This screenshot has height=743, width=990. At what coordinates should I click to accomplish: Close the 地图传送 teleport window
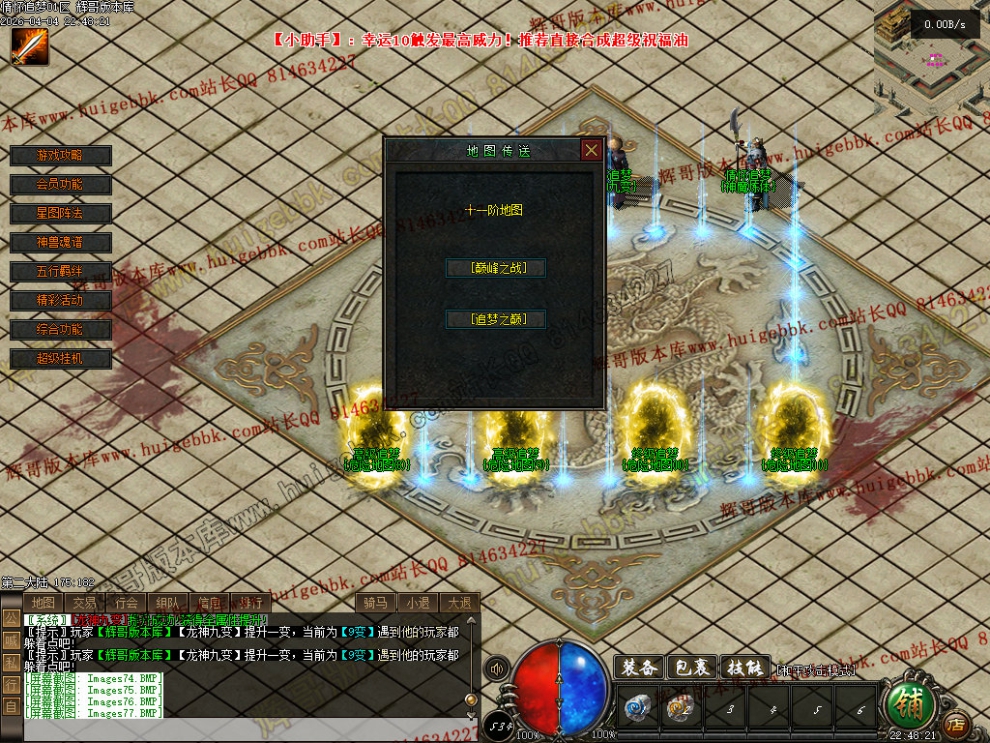tap(592, 150)
